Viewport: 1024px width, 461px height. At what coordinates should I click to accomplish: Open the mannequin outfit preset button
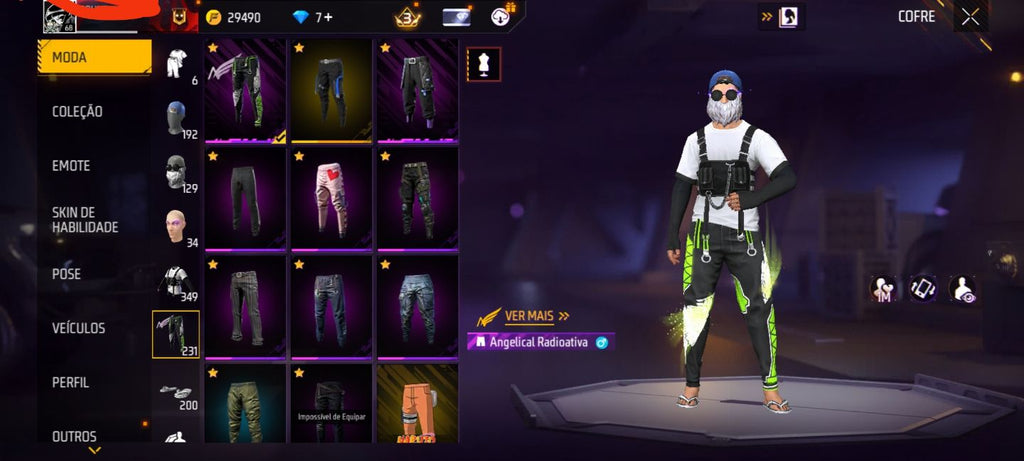tap(484, 64)
